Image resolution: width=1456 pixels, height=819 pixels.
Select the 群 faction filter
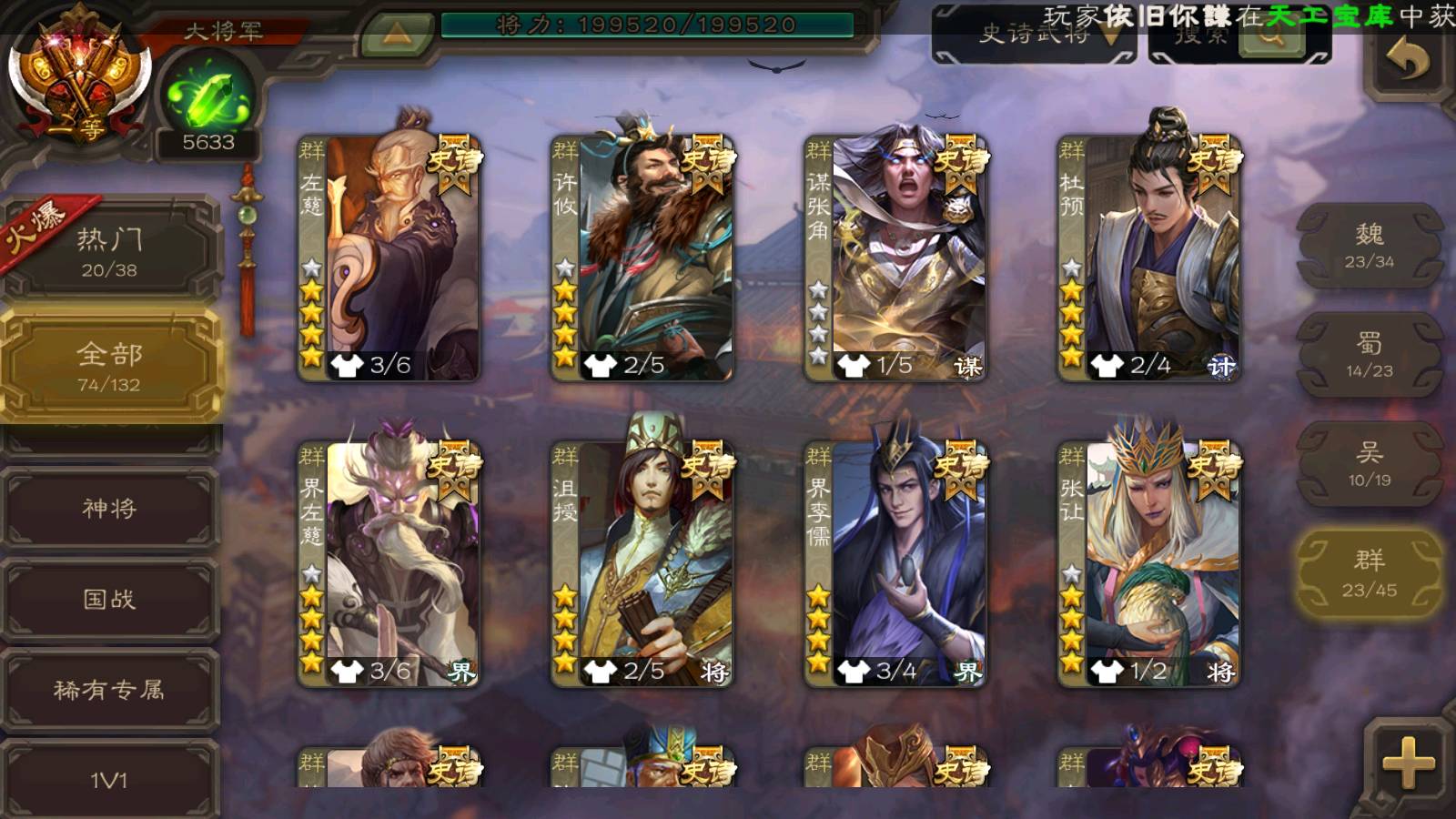pos(1369,573)
